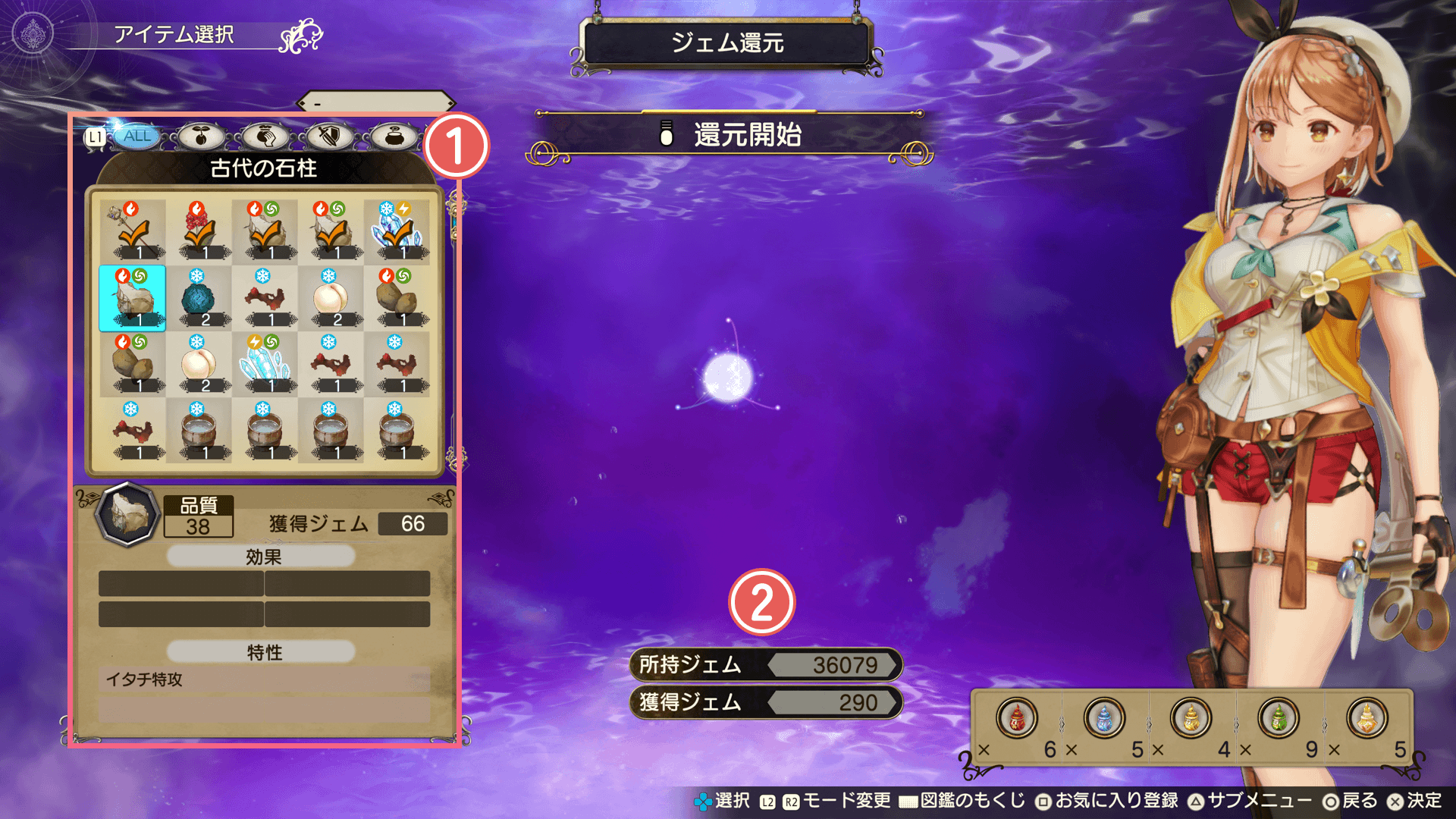Select the highlighted ancient stone pillar slot

point(132,298)
